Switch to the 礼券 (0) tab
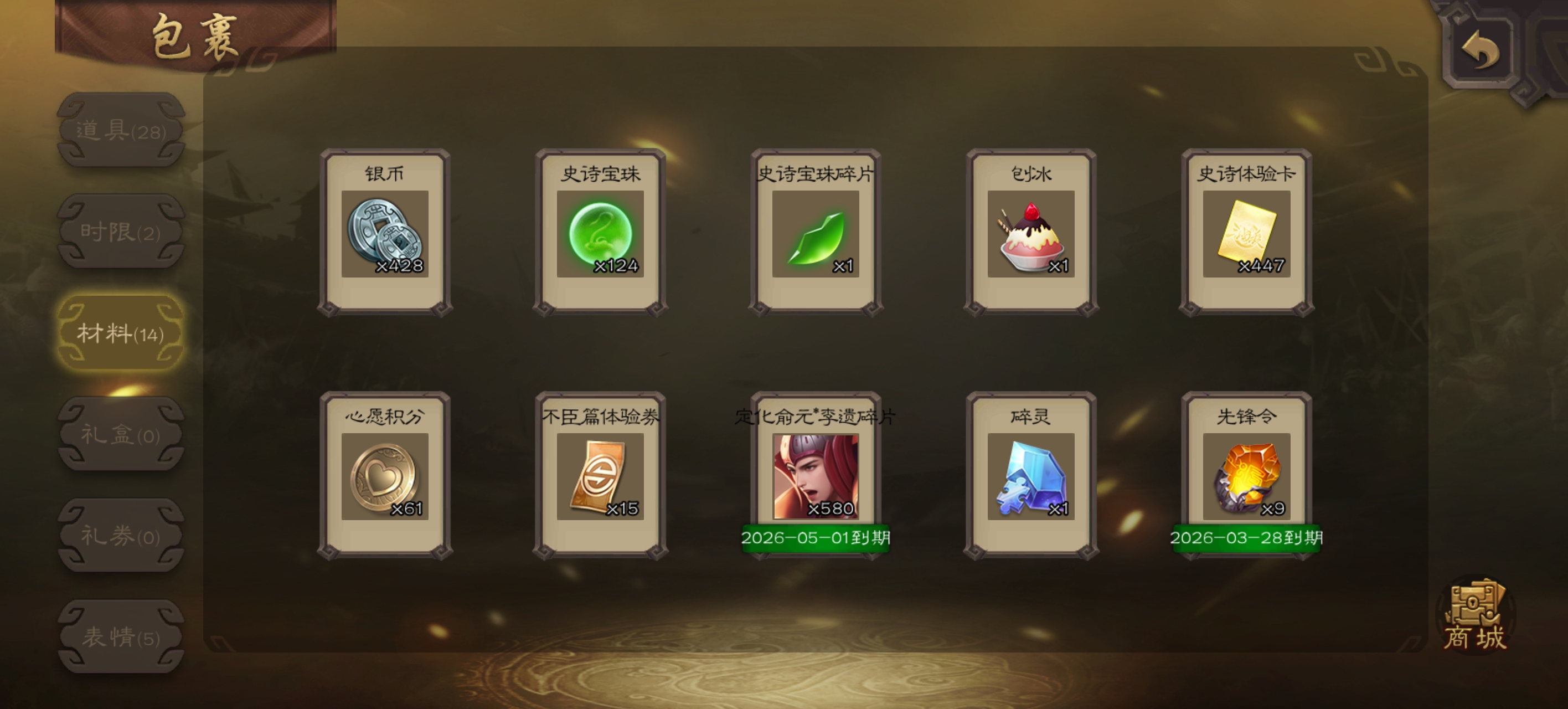The width and height of the screenshot is (1568, 709). click(x=121, y=536)
